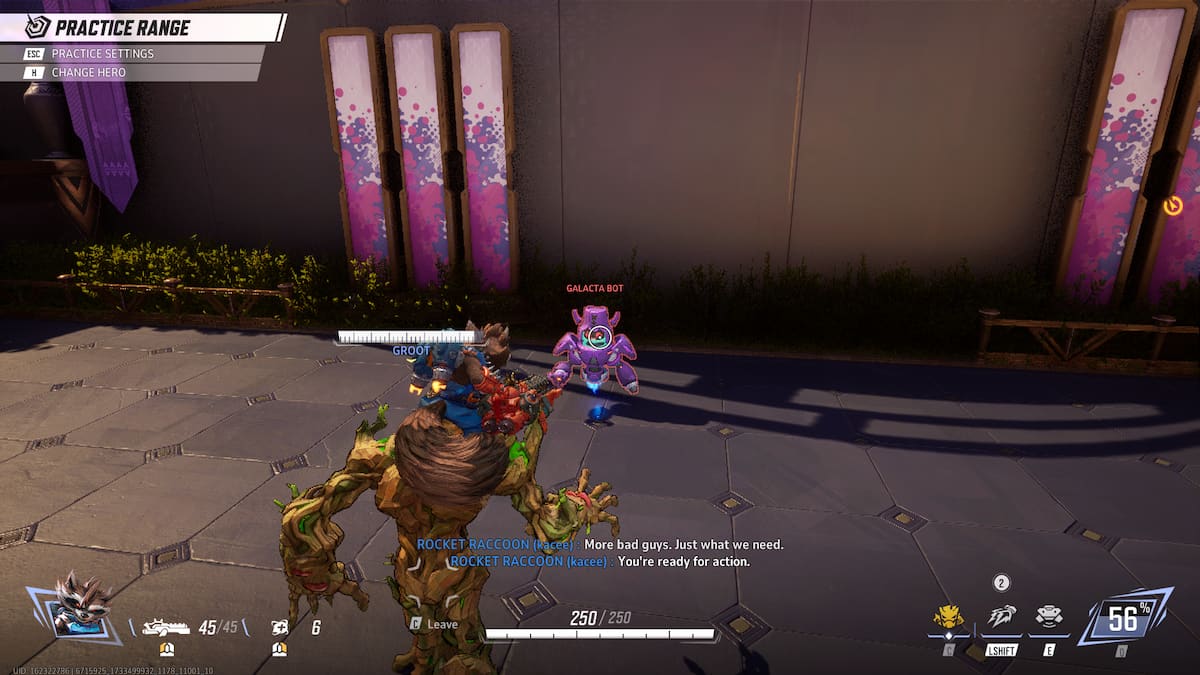Screen dimensions: 1200x675
Task: Activate the beacon device ability icon
Action: click(1049, 617)
